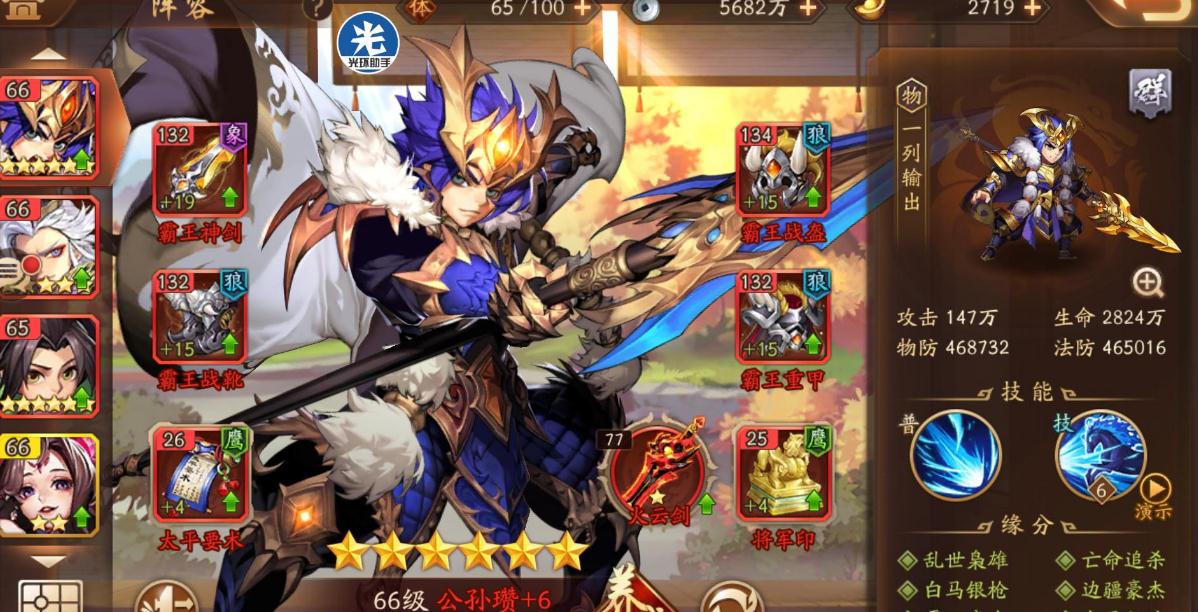Choose the blue-haired gold-helmet hero portrait
This screenshot has height=612, width=1198.
pyautogui.click(x=50, y=128)
